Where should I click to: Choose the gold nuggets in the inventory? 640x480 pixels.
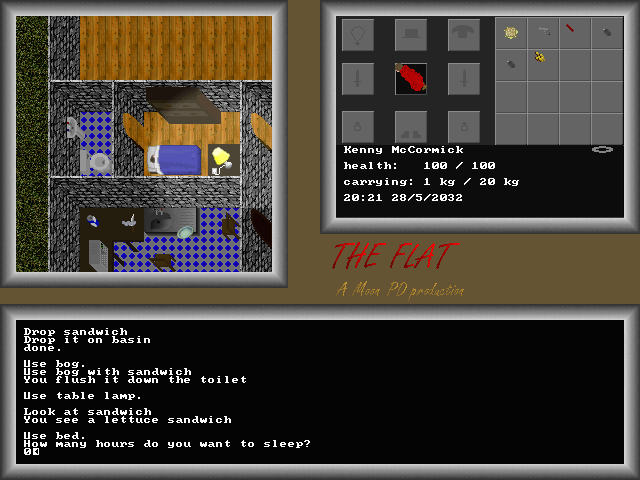point(540,59)
